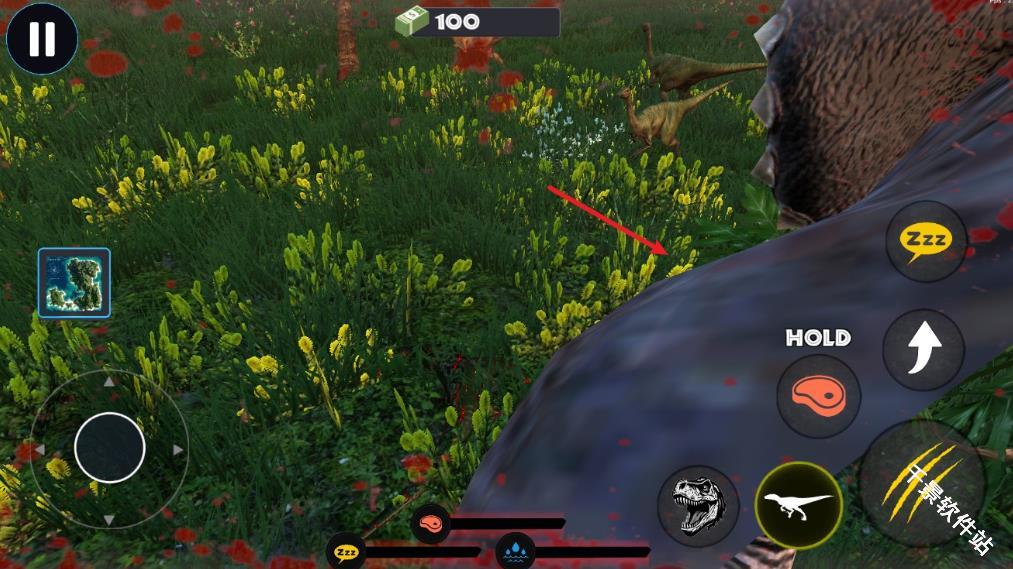Select the raptor silhouette button
Screen dimensions: 1013x569
798,504
